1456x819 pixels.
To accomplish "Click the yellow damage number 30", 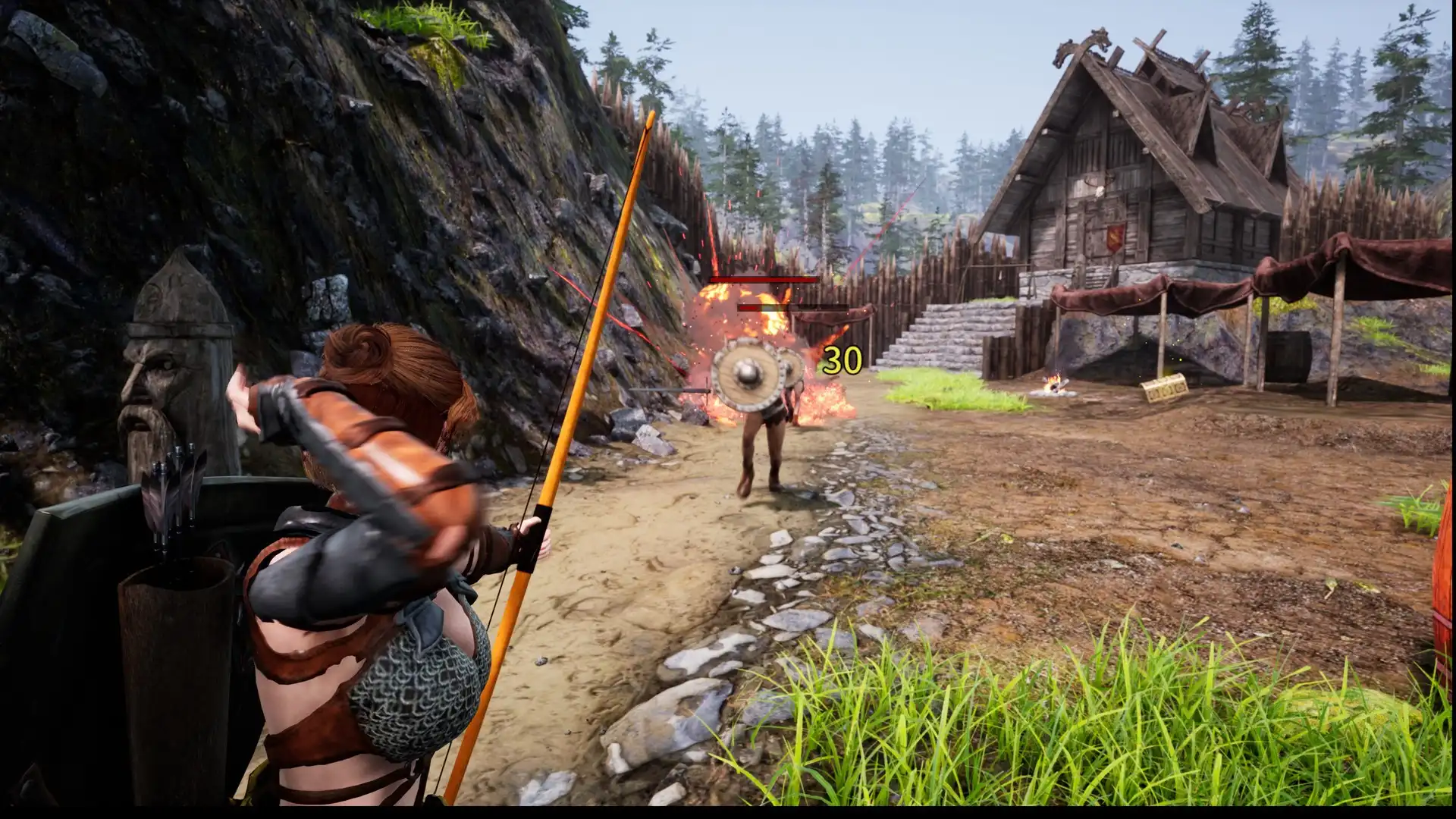I will coord(839,362).
